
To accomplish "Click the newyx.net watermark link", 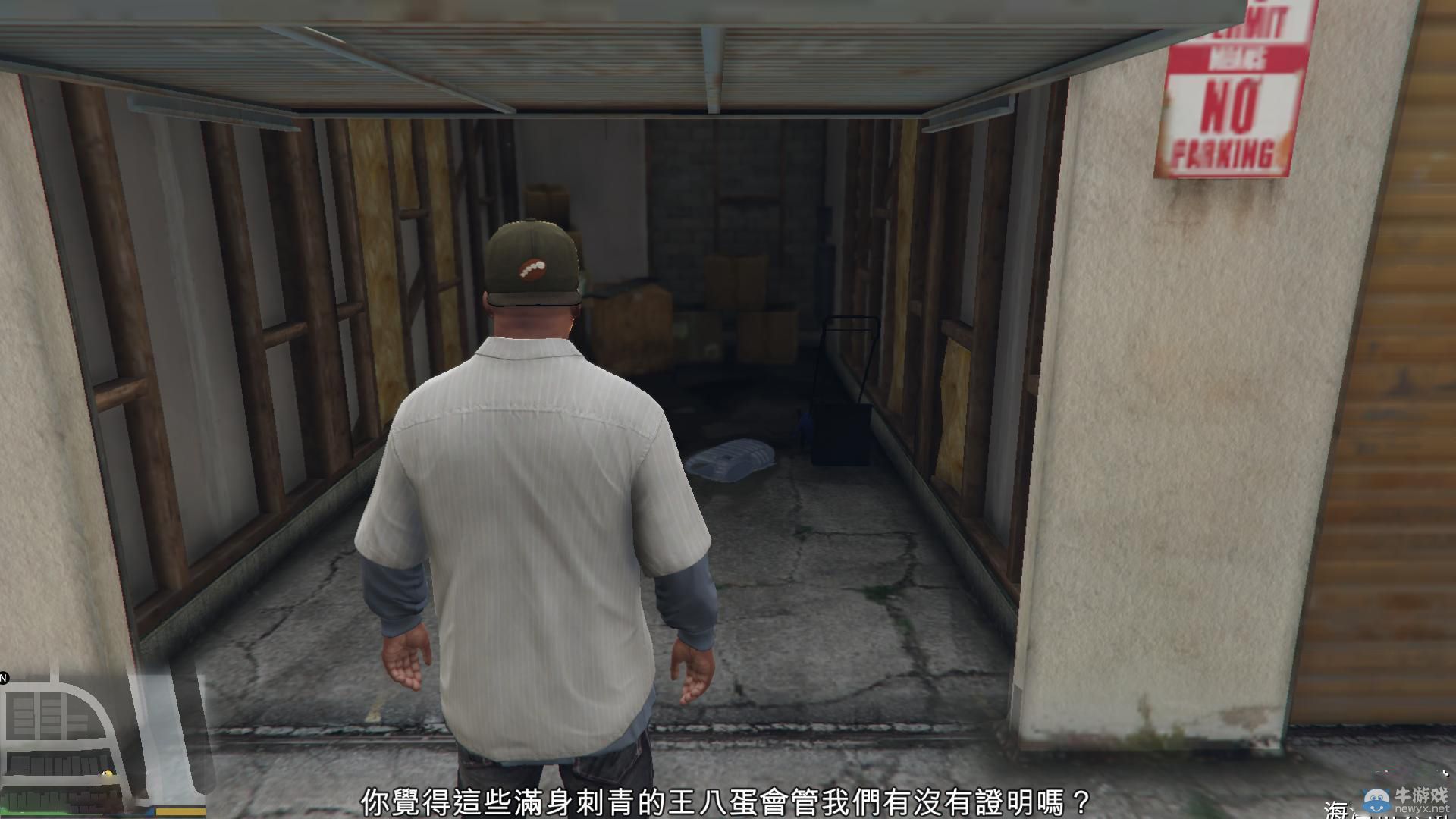I will tap(1421, 808).
